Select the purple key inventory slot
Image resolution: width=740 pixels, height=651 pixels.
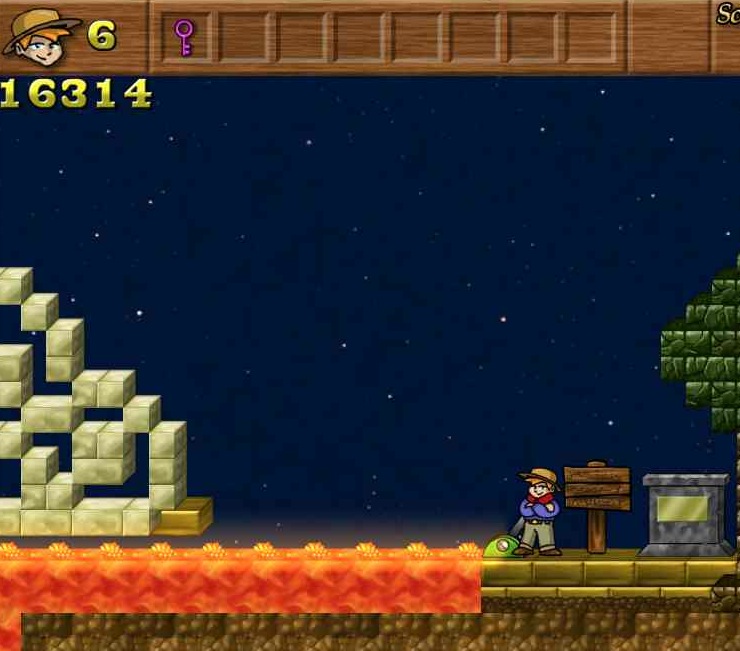[184, 37]
